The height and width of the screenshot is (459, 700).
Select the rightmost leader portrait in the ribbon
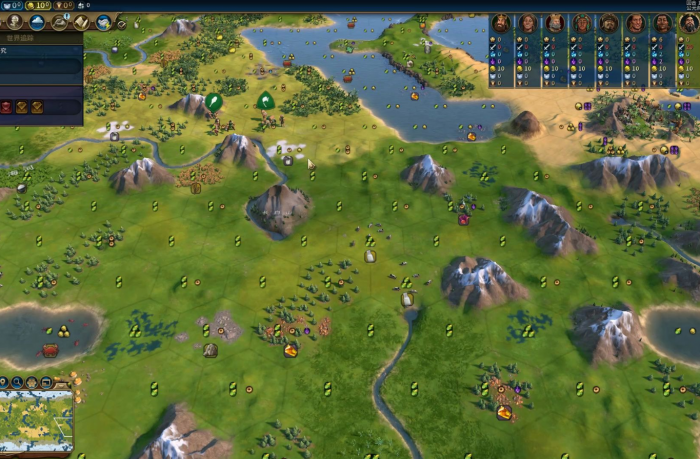[689, 23]
